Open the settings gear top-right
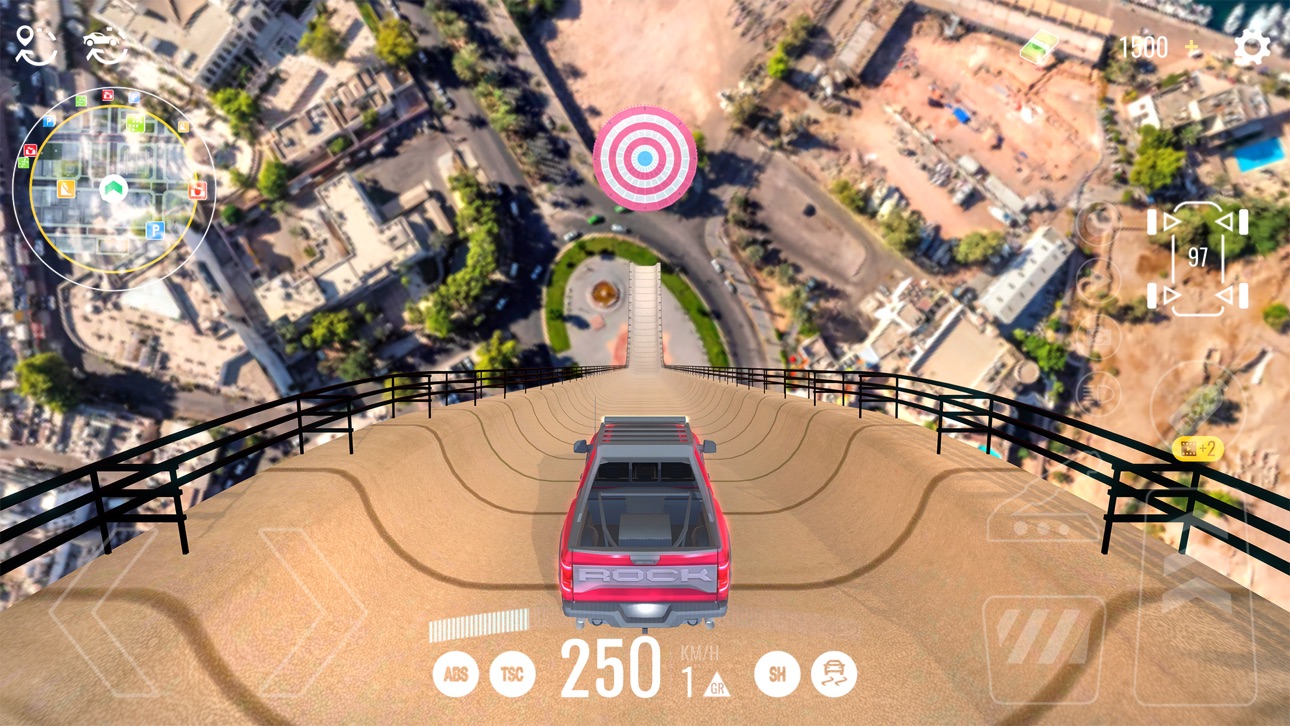This screenshot has width=1290, height=726. click(x=1253, y=45)
